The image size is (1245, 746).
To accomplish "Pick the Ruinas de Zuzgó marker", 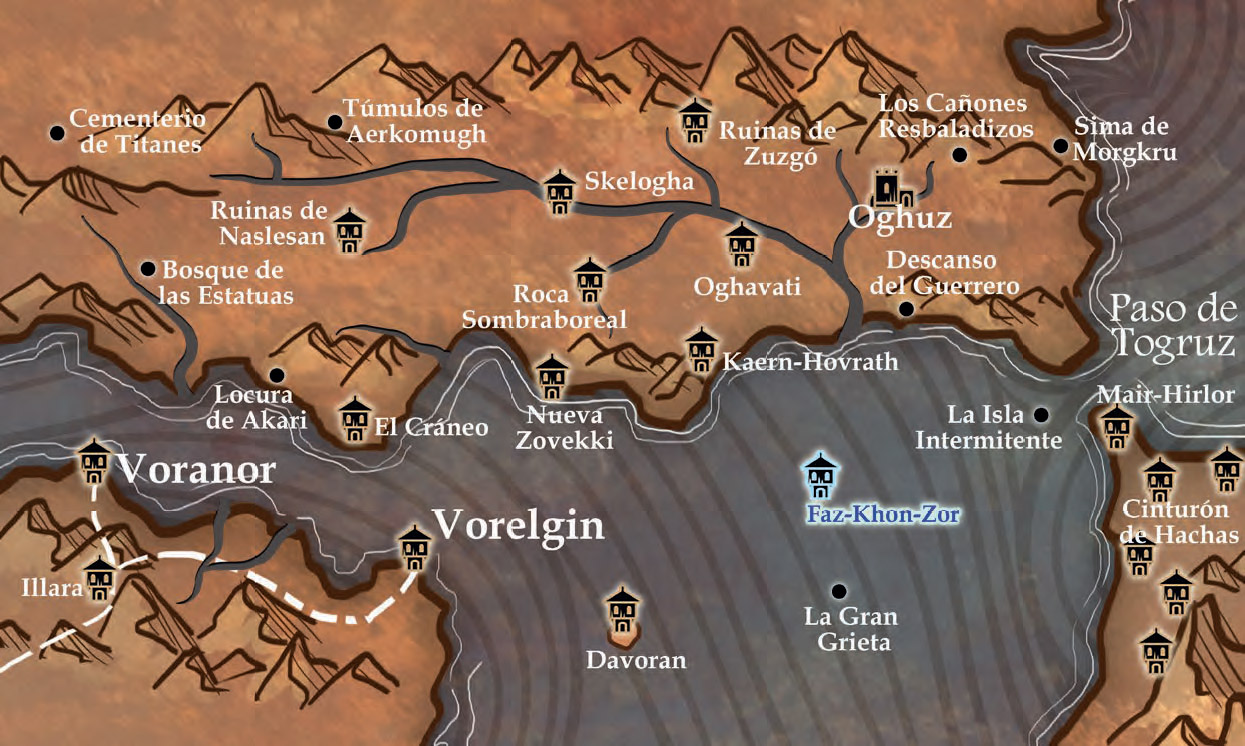I will coord(694,121).
